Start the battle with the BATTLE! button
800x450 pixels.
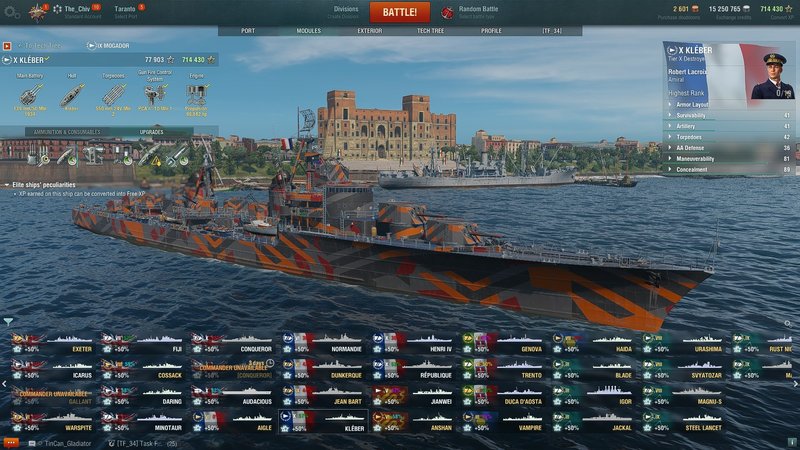pos(400,12)
